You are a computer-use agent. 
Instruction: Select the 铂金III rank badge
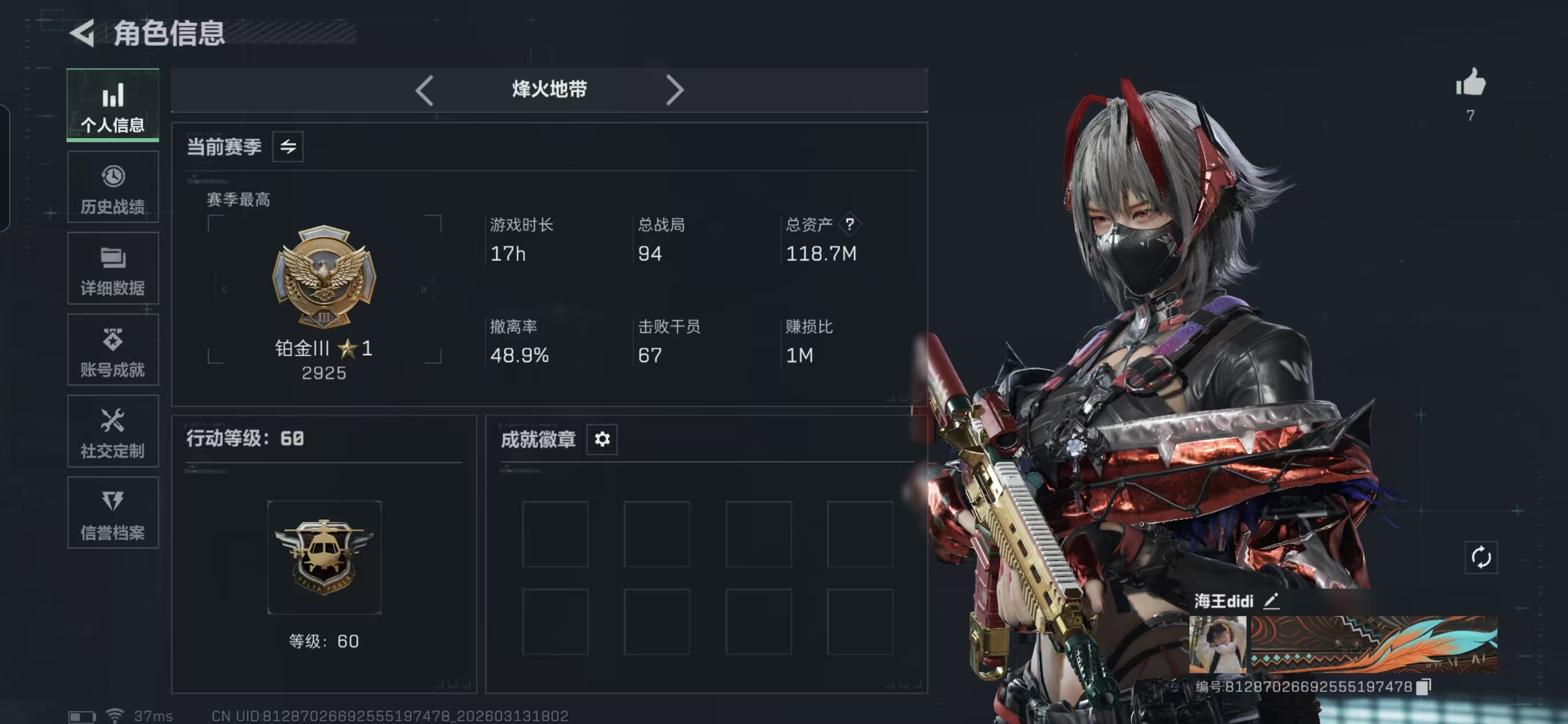324,277
